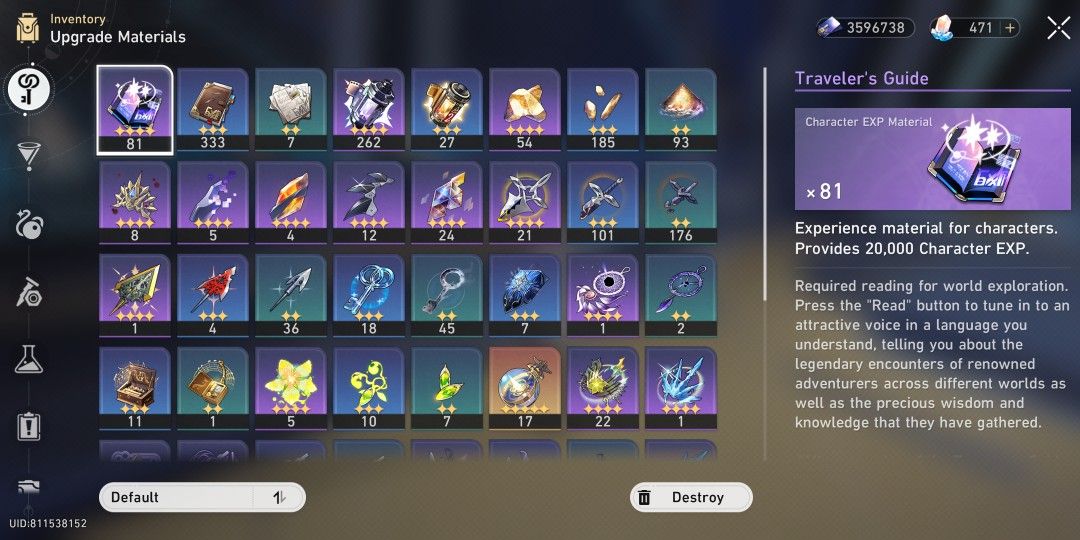This screenshot has width=1080, height=540.
Task: Select the treasure chest item with 11
Action: [x=134, y=387]
